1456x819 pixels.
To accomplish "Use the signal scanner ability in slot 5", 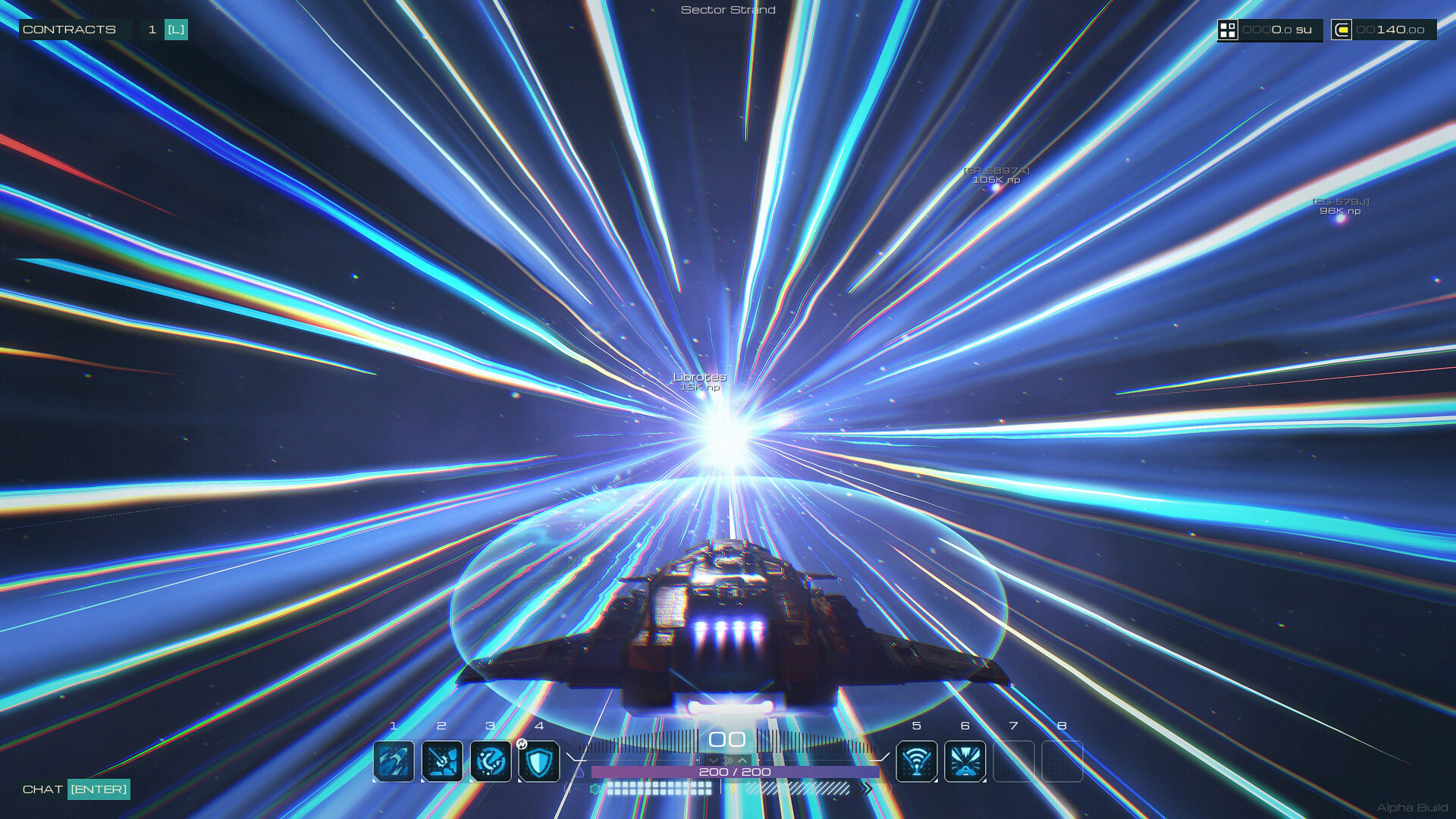I will click(916, 761).
